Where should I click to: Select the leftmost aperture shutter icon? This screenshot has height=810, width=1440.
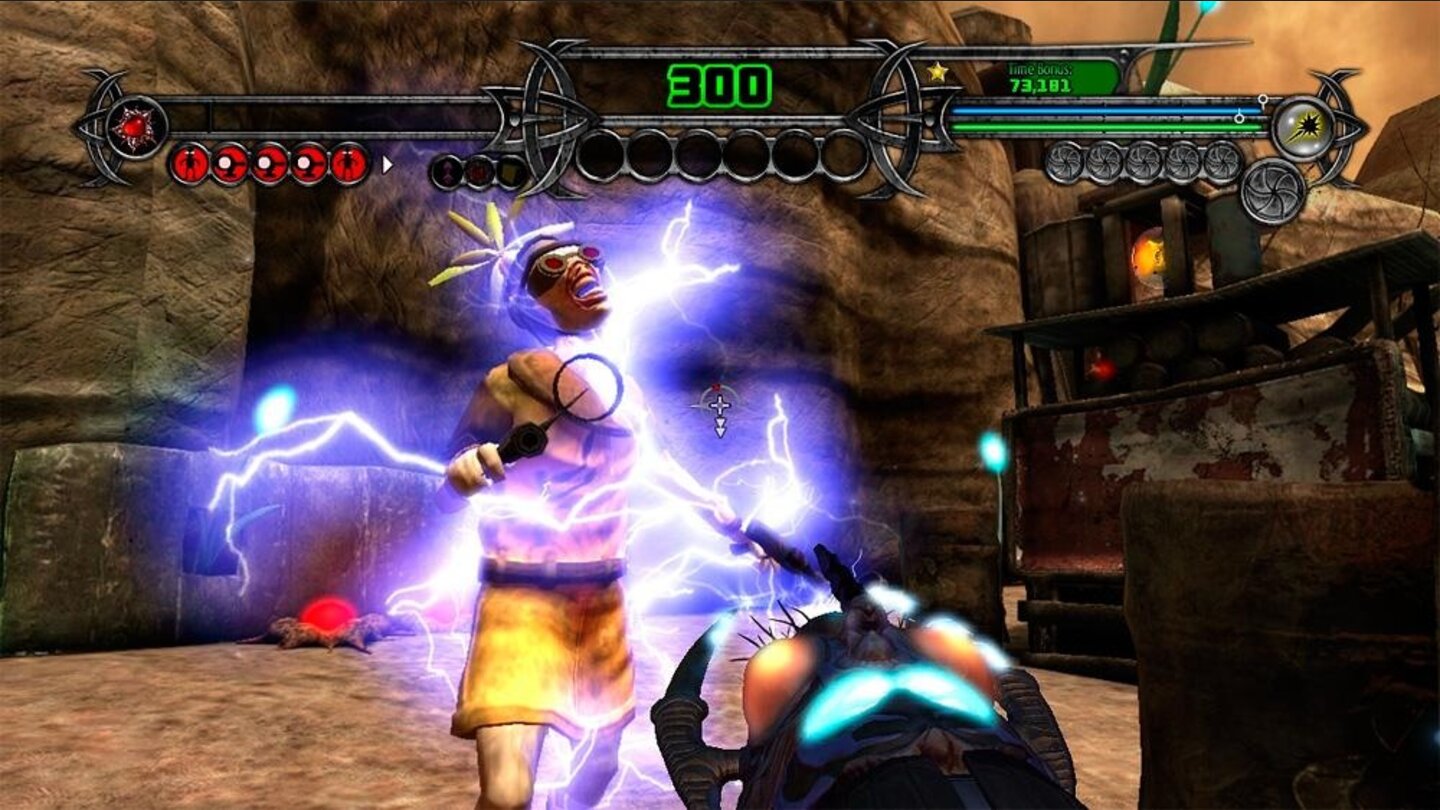click(1066, 164)
